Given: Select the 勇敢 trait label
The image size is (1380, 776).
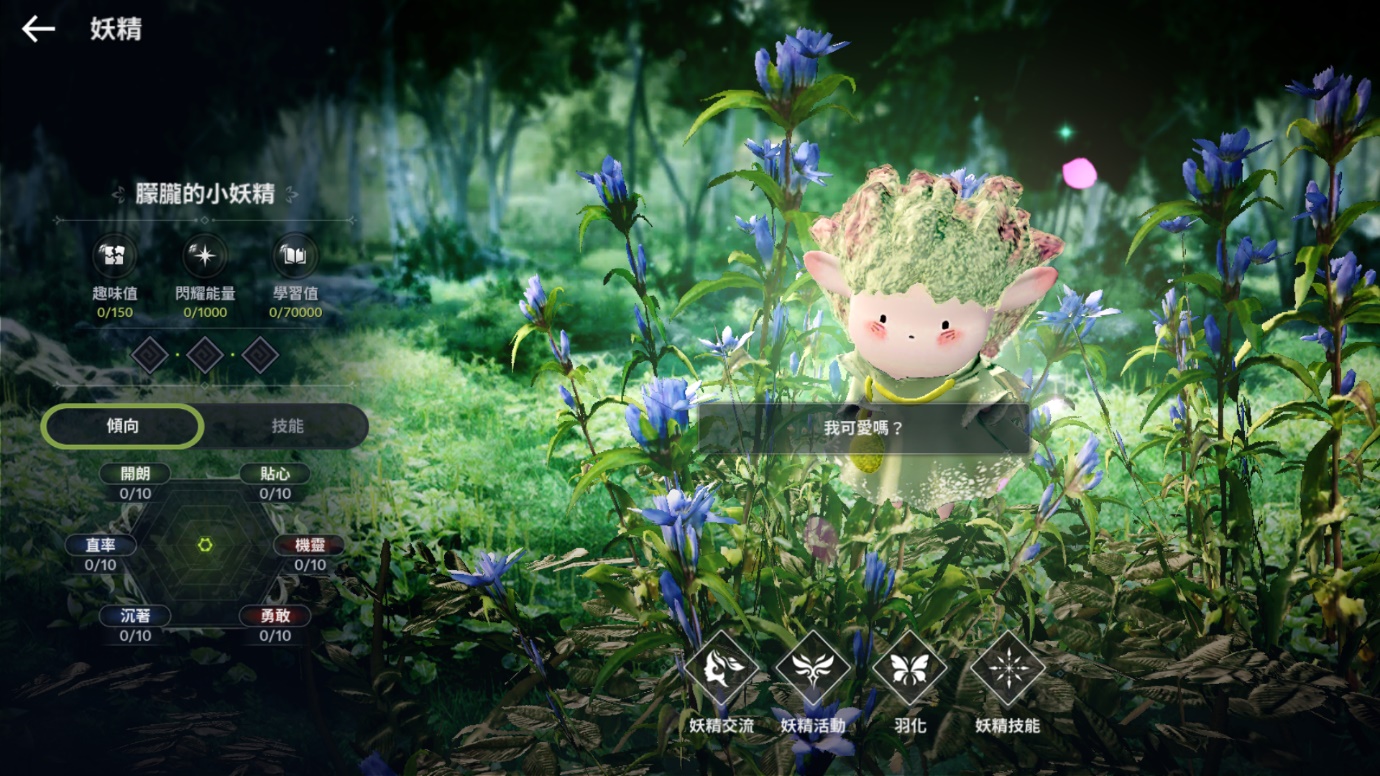Looking at the screenshot, I should [275, 617].
